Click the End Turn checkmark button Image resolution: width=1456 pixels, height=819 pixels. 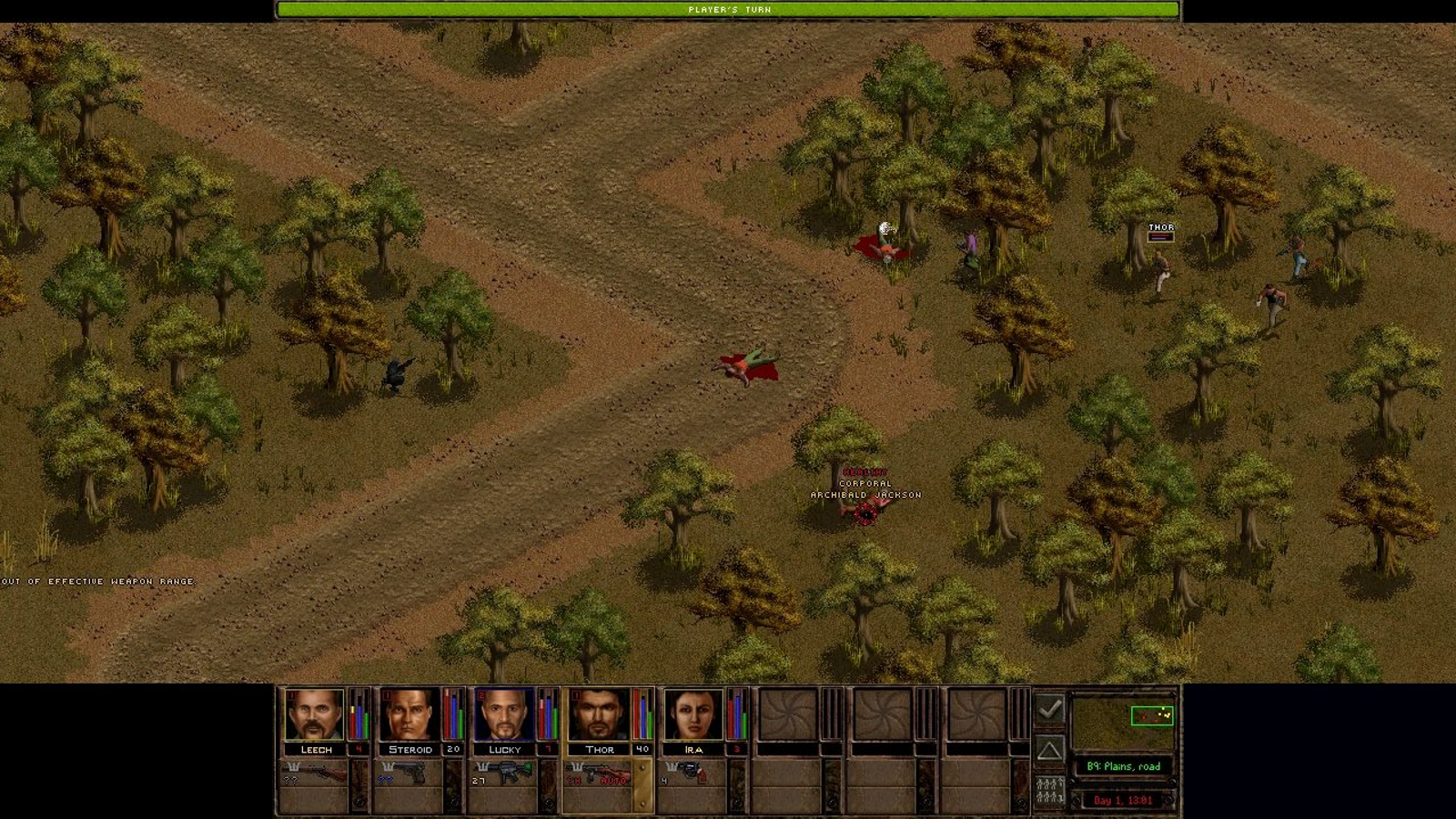pos(1048,709)
